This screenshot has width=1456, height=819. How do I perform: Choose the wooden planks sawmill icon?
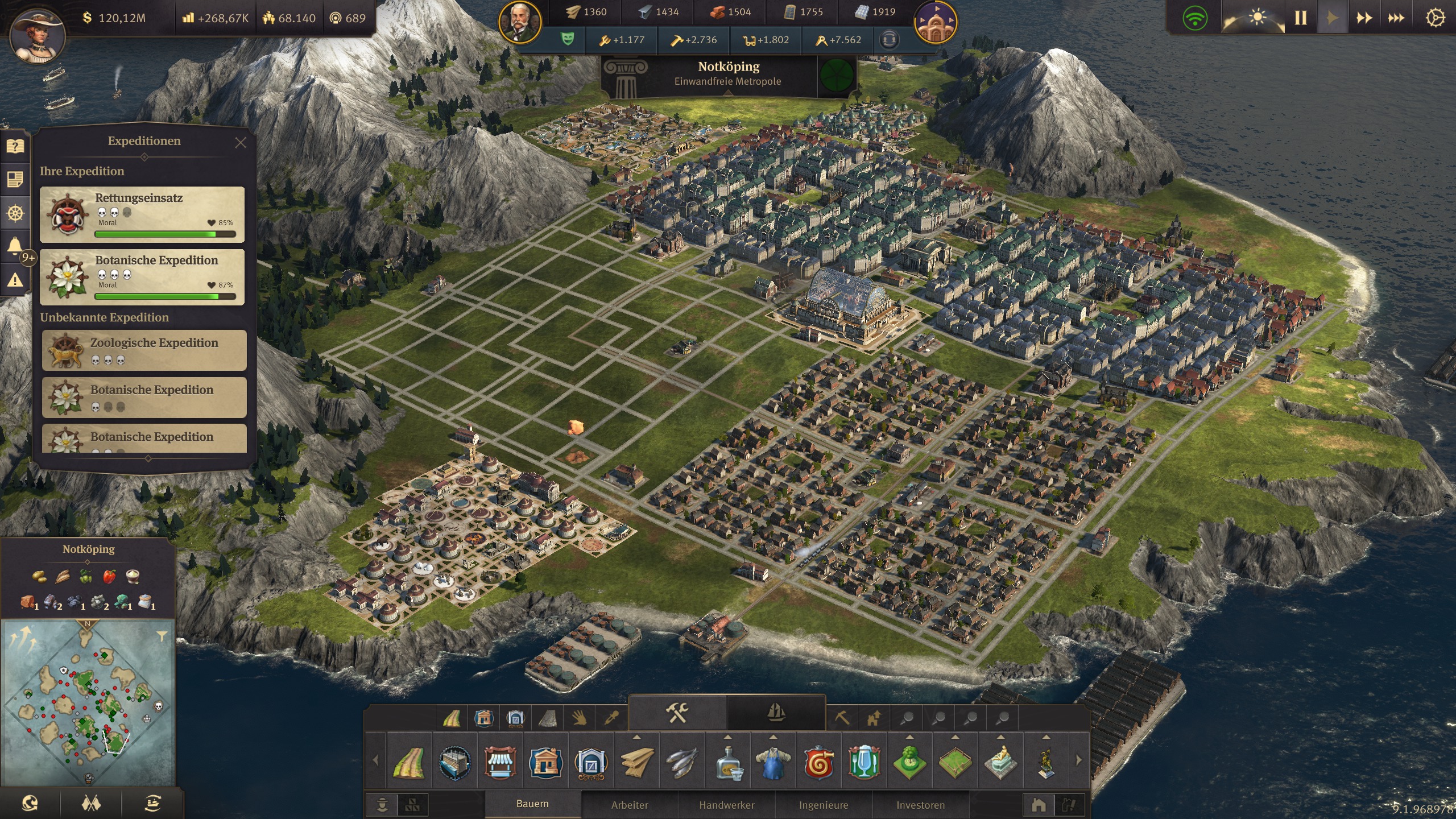636,762
